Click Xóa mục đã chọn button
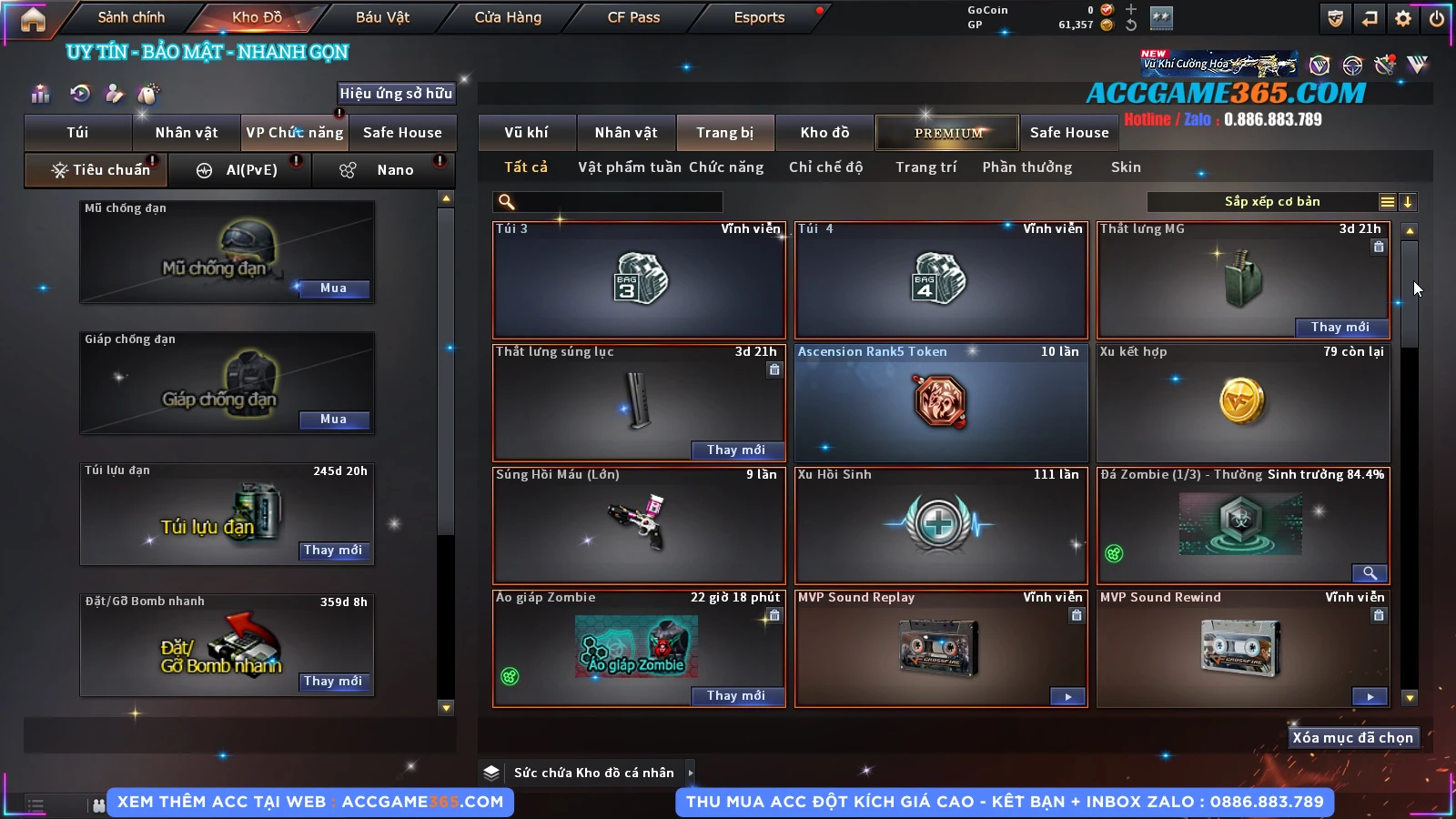 pos(1352,738)
